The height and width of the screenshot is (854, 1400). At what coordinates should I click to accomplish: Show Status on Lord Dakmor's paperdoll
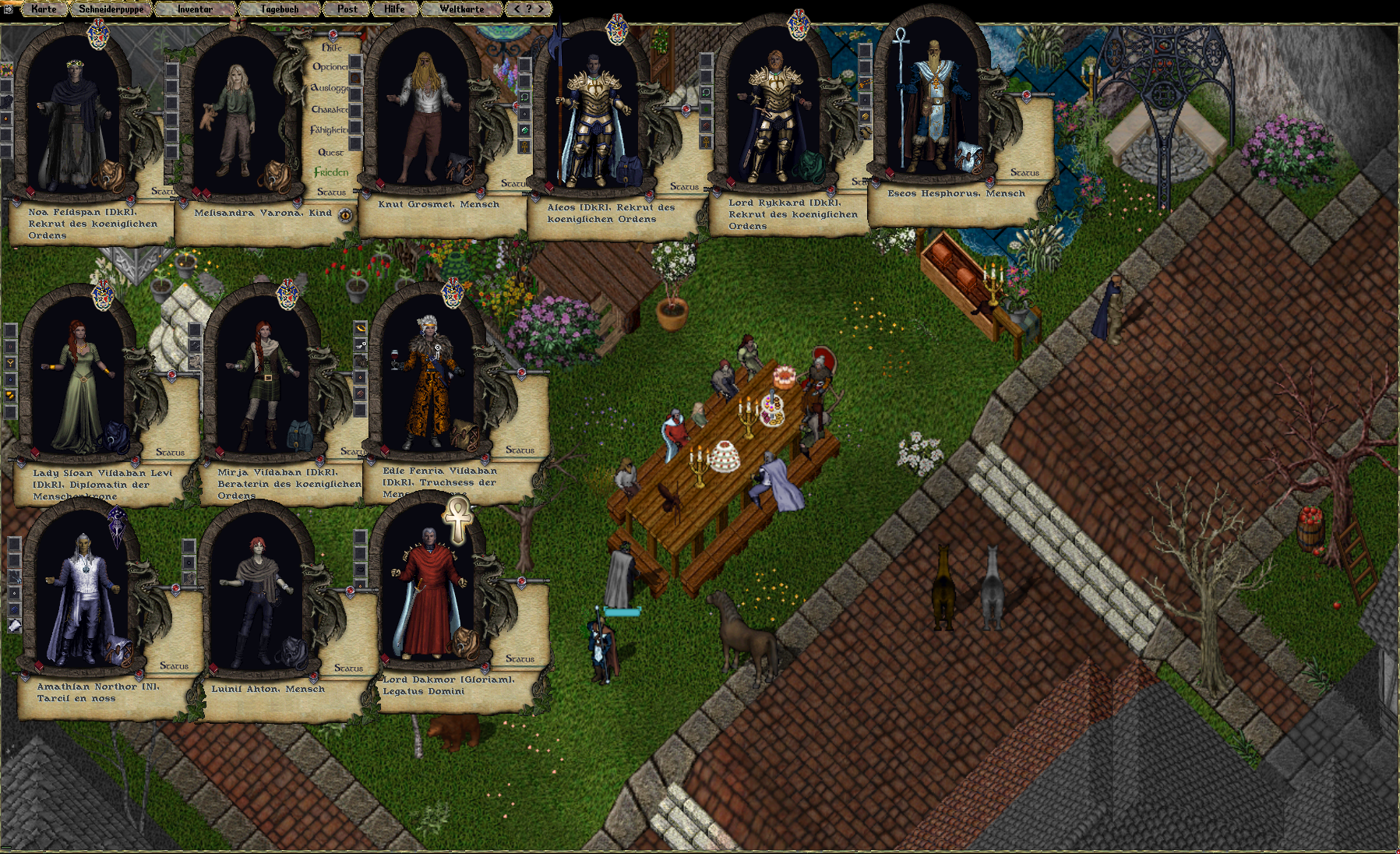(x=520, y=659)
